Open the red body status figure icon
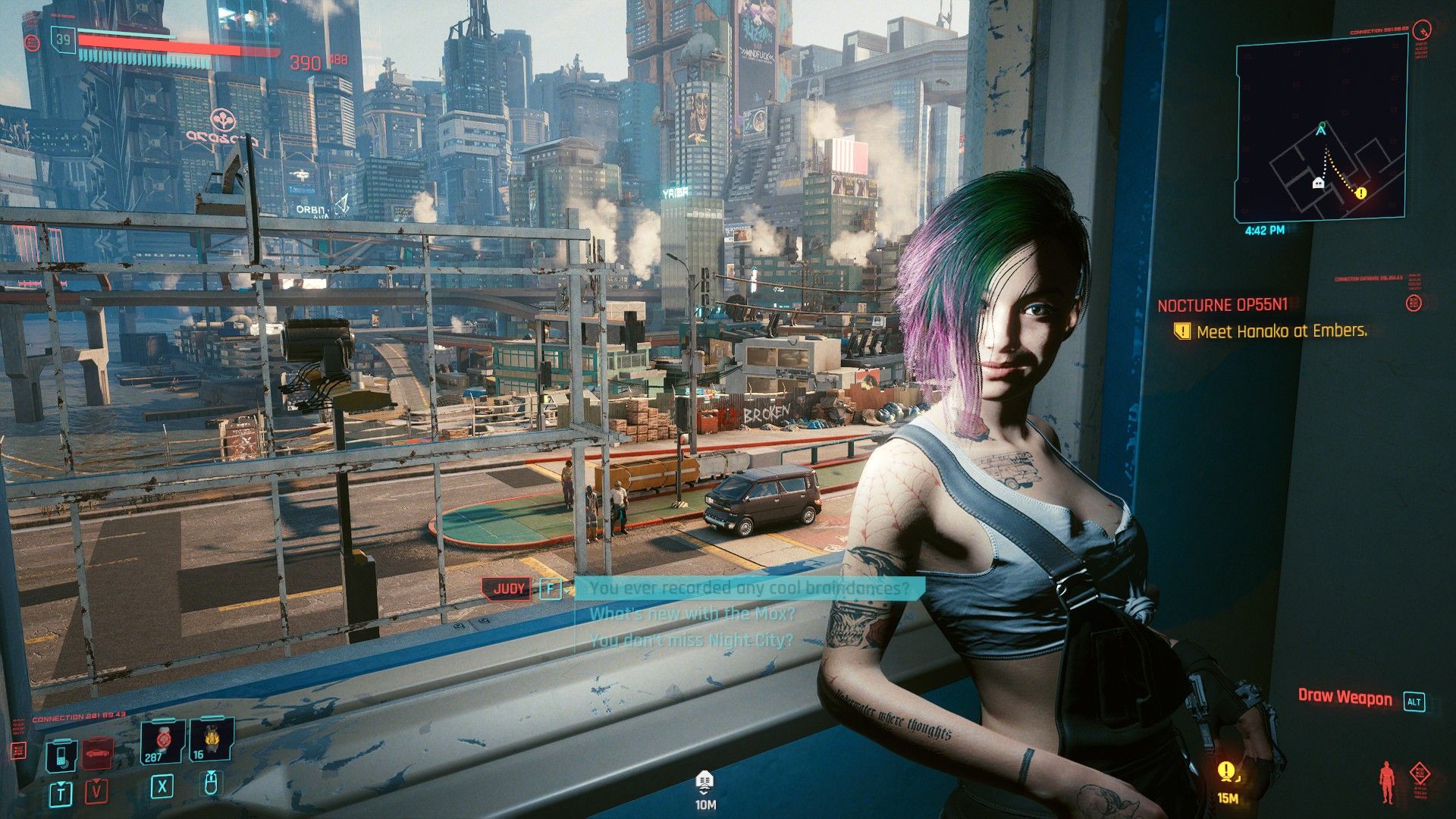The height and width of the screenshot is (819, 1456). pos(1386,781)
